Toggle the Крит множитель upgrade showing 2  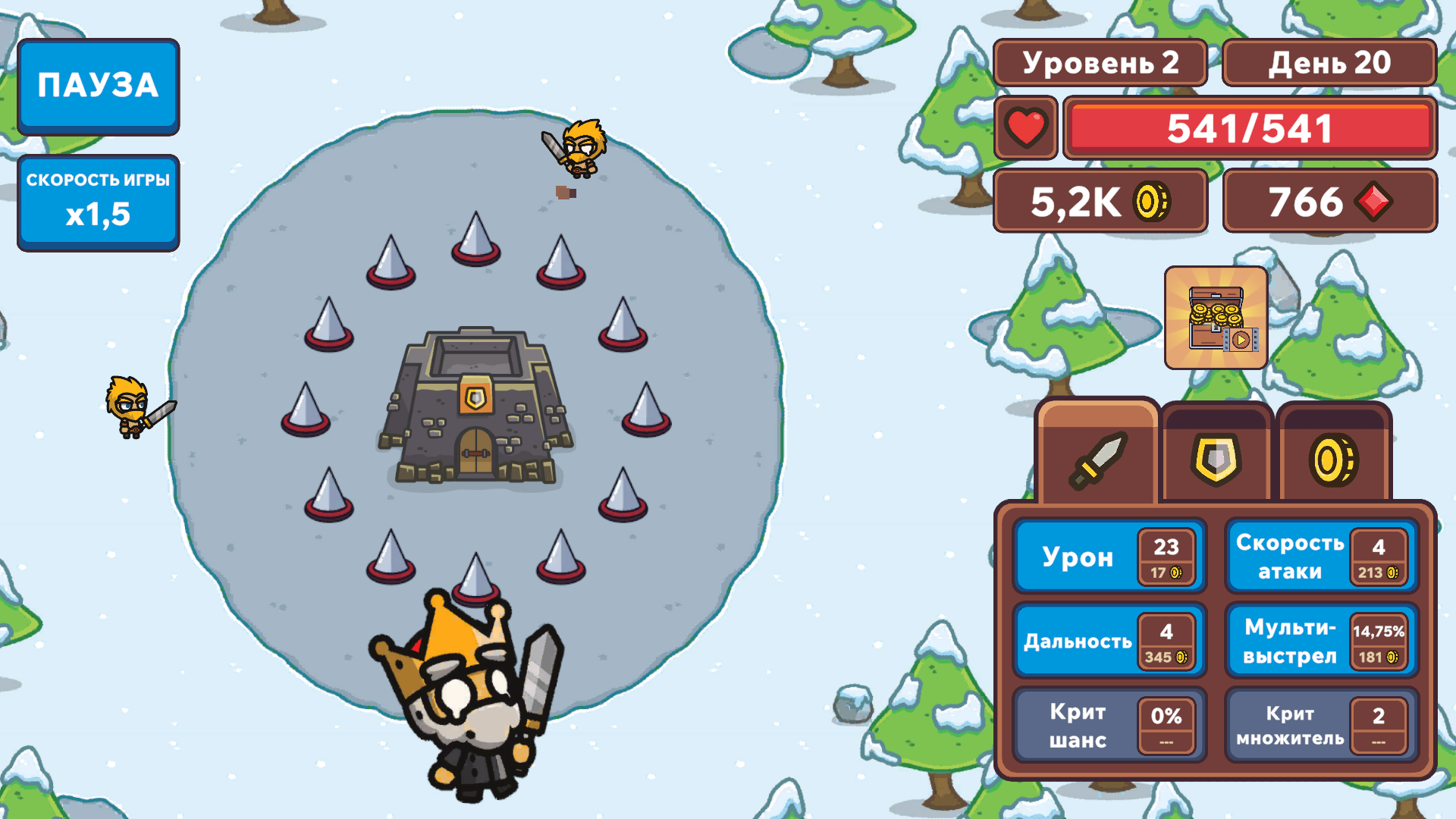pyautogui.click(x=1319, y=725)
